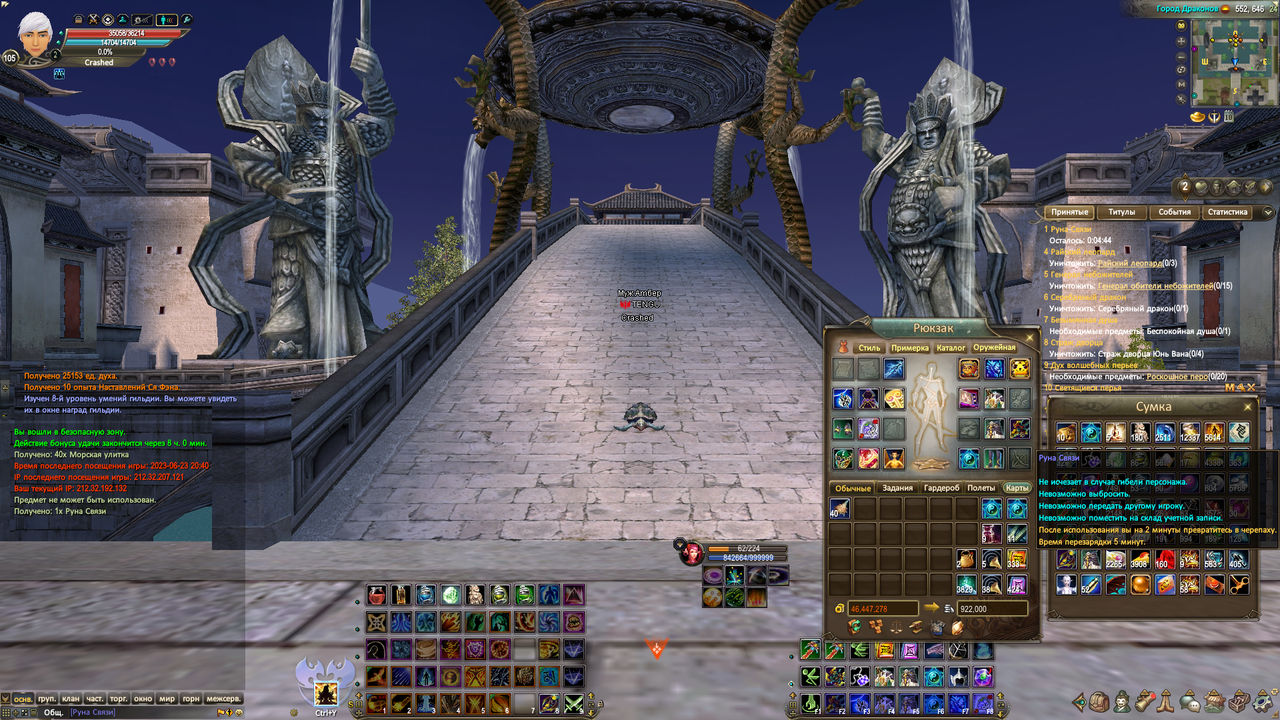1280x720 pixels.
Task: Select the груп. chat channel tab
Action: (46, 698)
